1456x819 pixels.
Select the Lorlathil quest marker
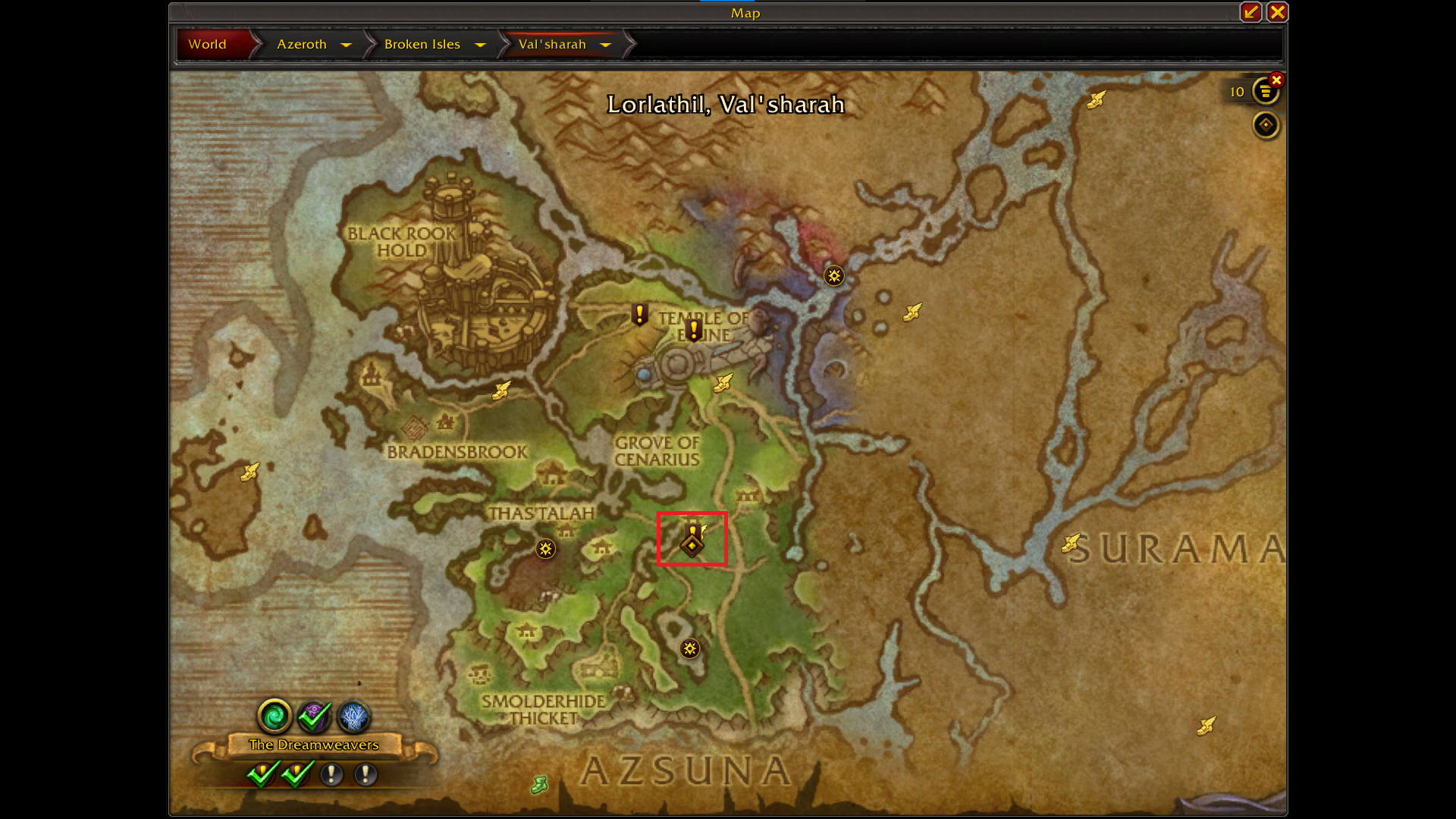point(692,540)
